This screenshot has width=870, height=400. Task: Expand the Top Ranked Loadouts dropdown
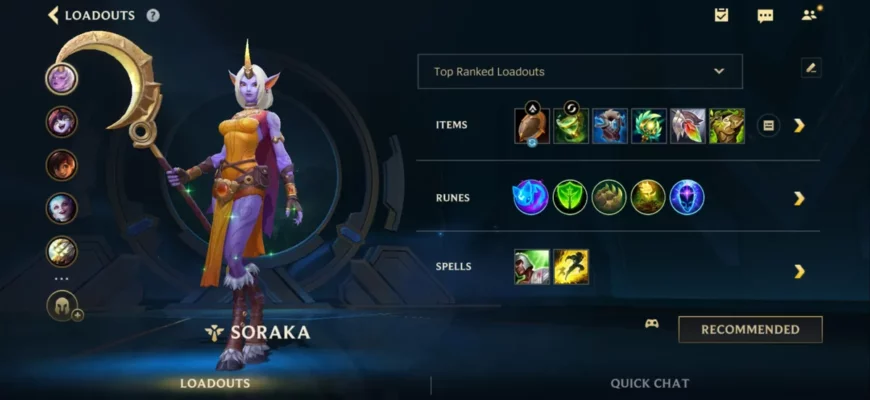[579, 72]
